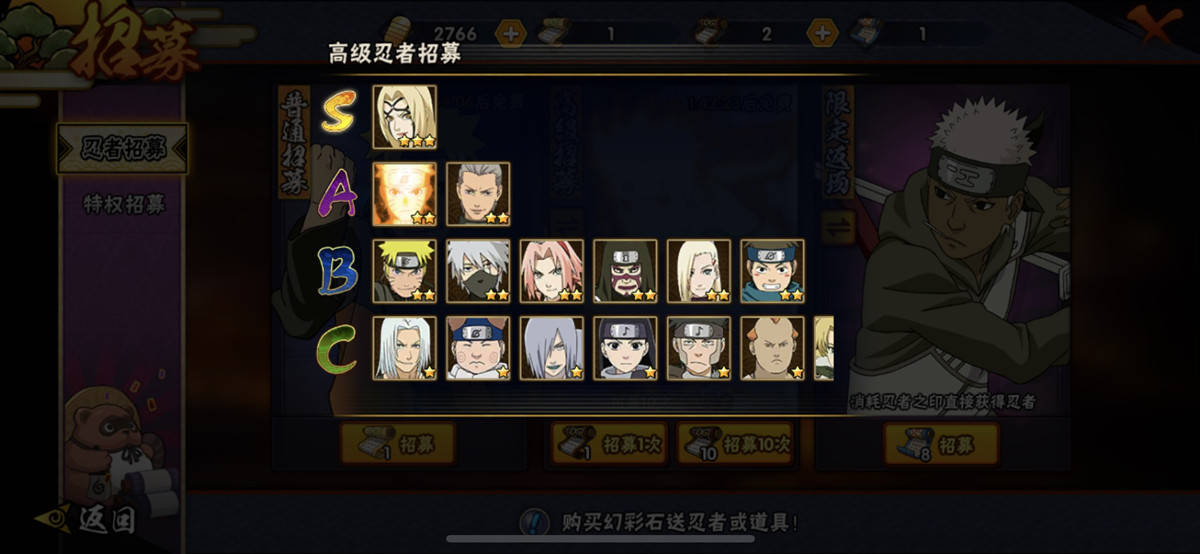Click the 招募1次 single recruit button
1200x554 pixels.
coord(610,443)
